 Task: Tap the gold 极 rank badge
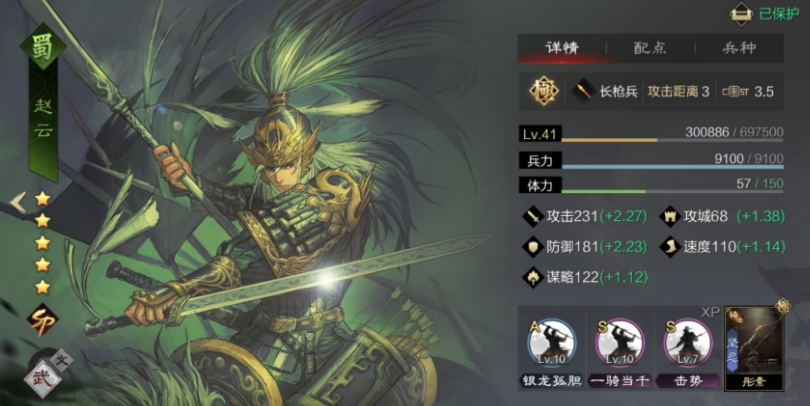[x=543, y=92]
